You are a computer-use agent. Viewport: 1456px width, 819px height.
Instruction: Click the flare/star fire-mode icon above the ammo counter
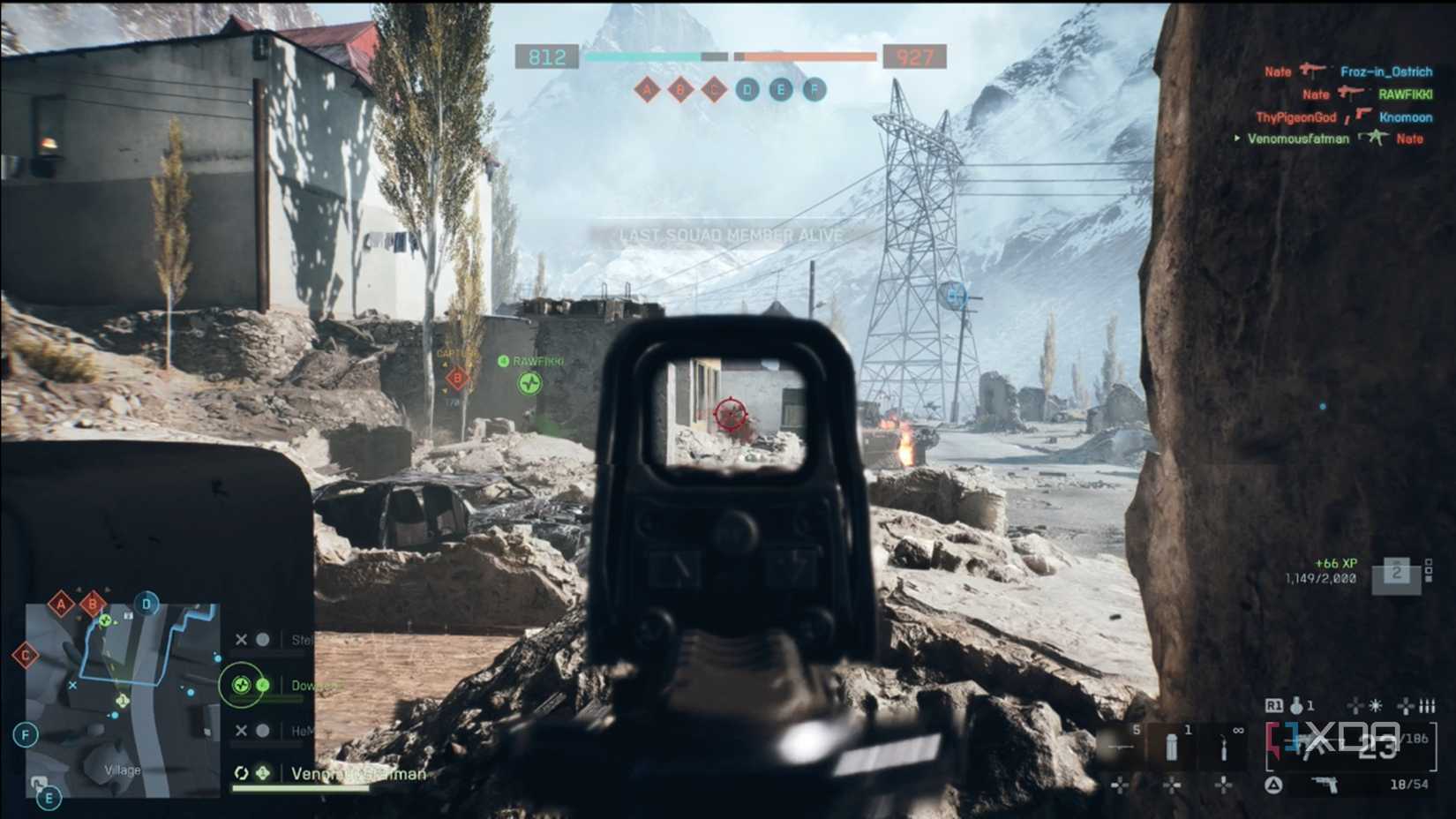(x=1374, y=704)
